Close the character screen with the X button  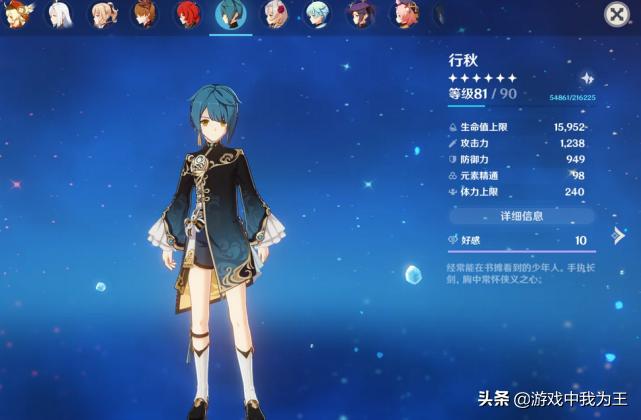tap(617, 14)
